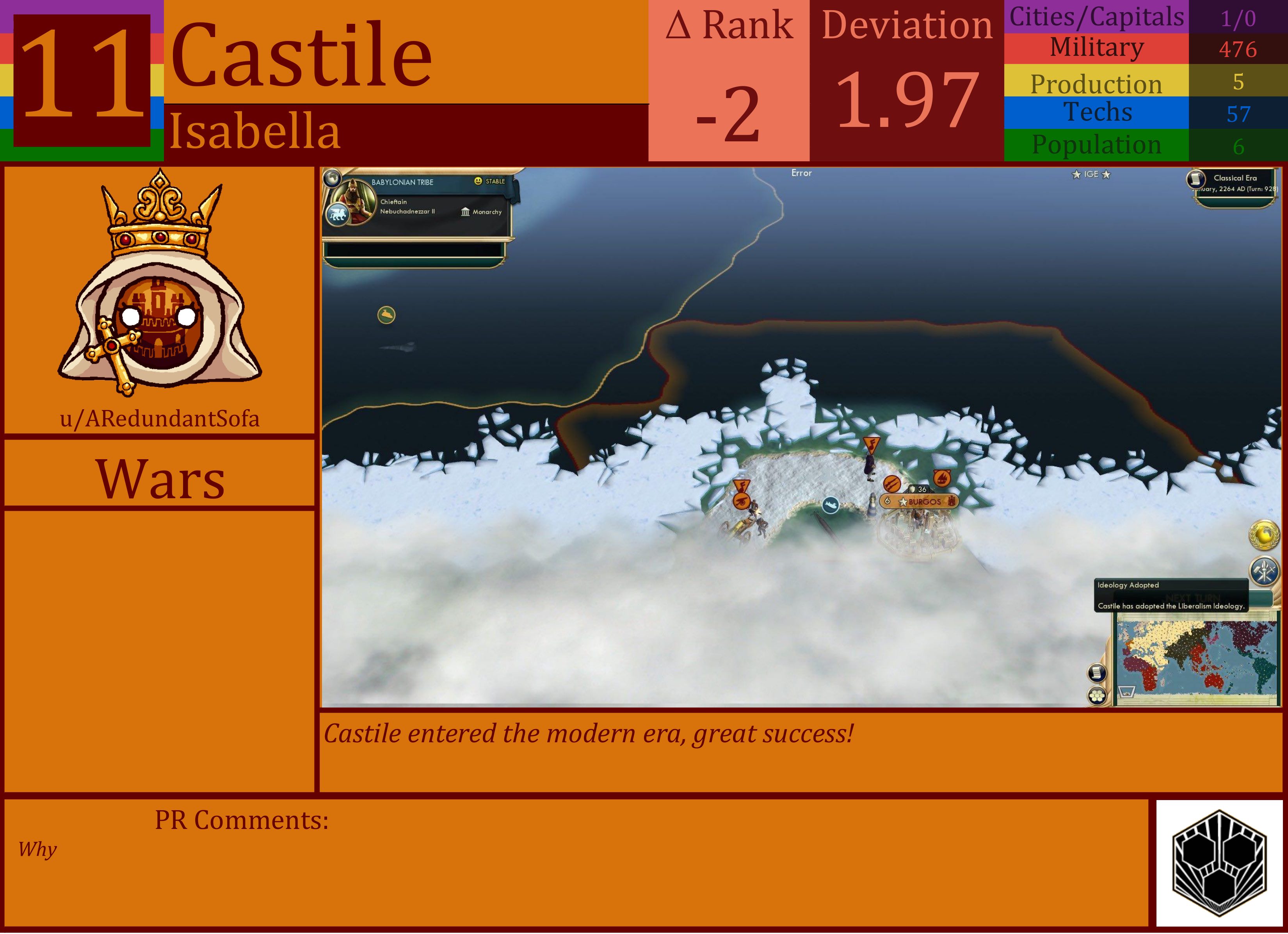
Task: Click the STABLE smiley status indicator
Action: pyautogui.click(x=479, y=182)
